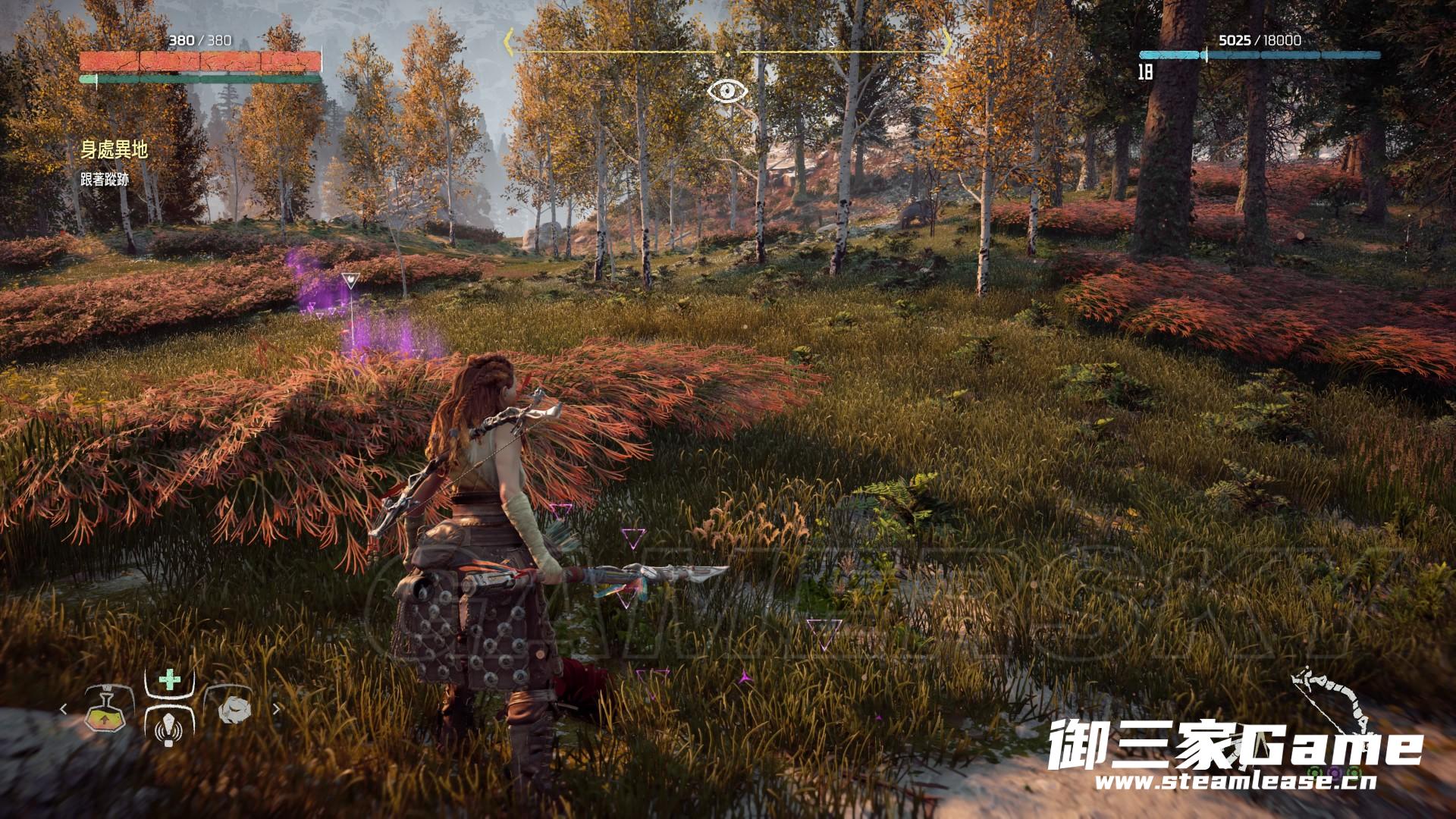
Task: Activate the lure call tool icon
Action: click(168, 726)
